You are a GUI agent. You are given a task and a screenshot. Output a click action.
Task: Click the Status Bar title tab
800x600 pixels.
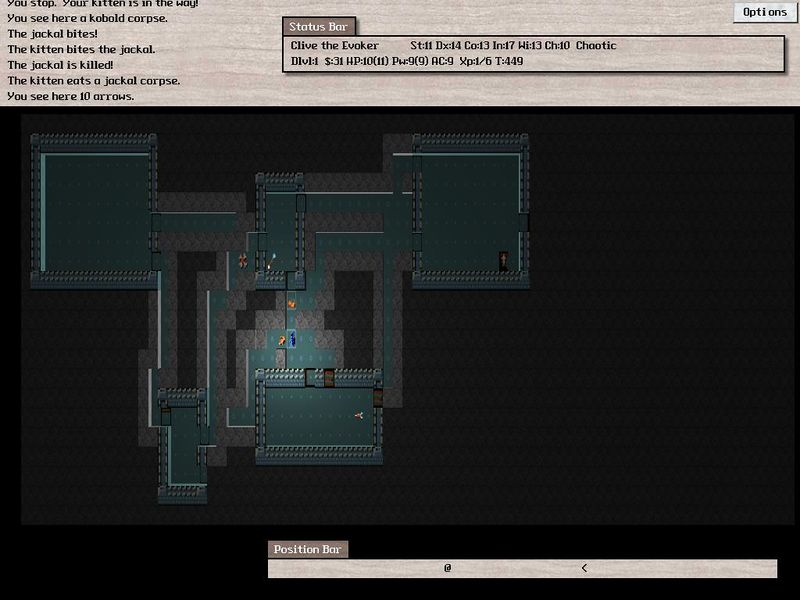(x=317, y=27)
